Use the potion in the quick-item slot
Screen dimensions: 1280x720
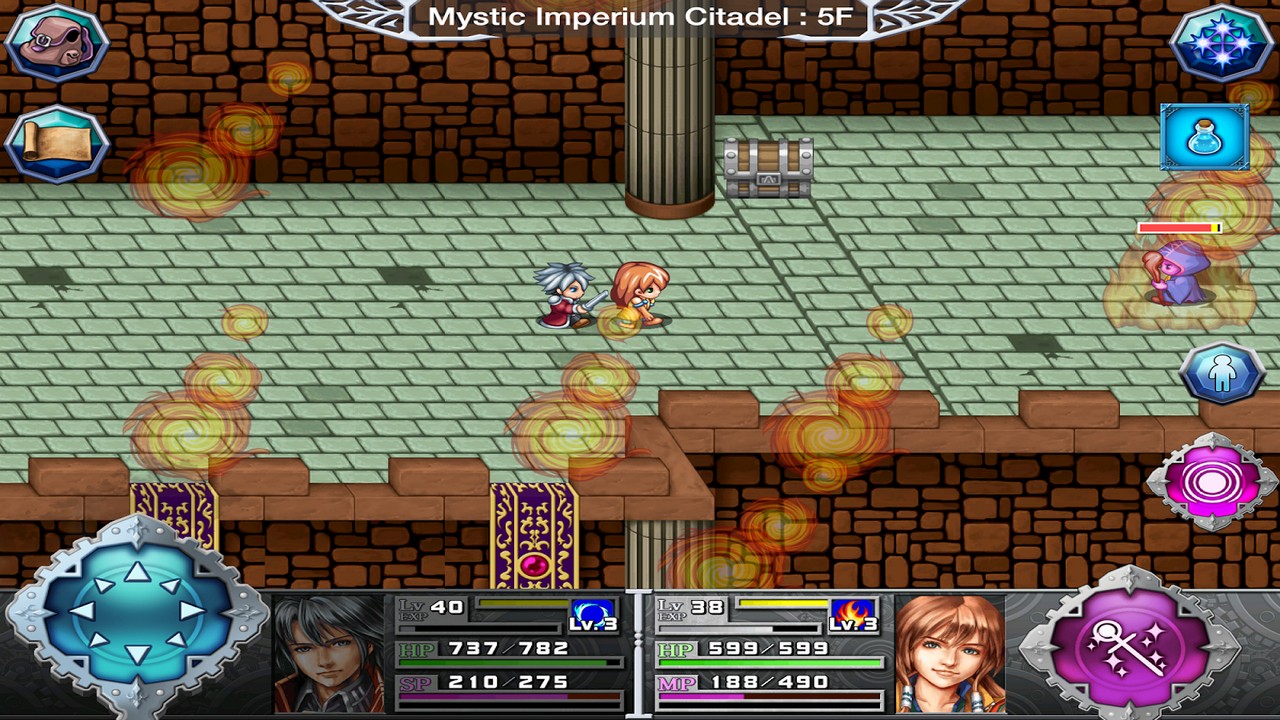(x=1203, y=136)
